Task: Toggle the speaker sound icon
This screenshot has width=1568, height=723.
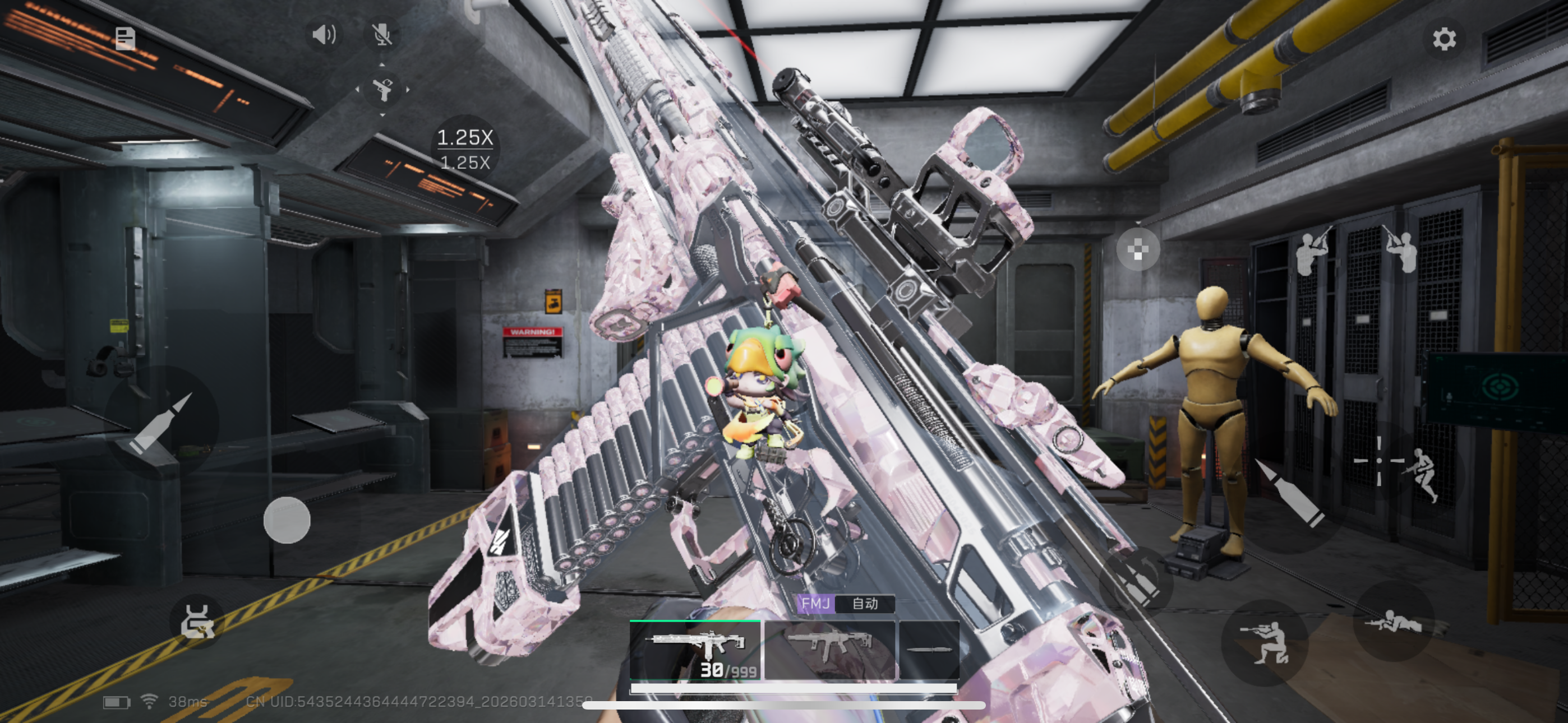Action: (323, 35)
